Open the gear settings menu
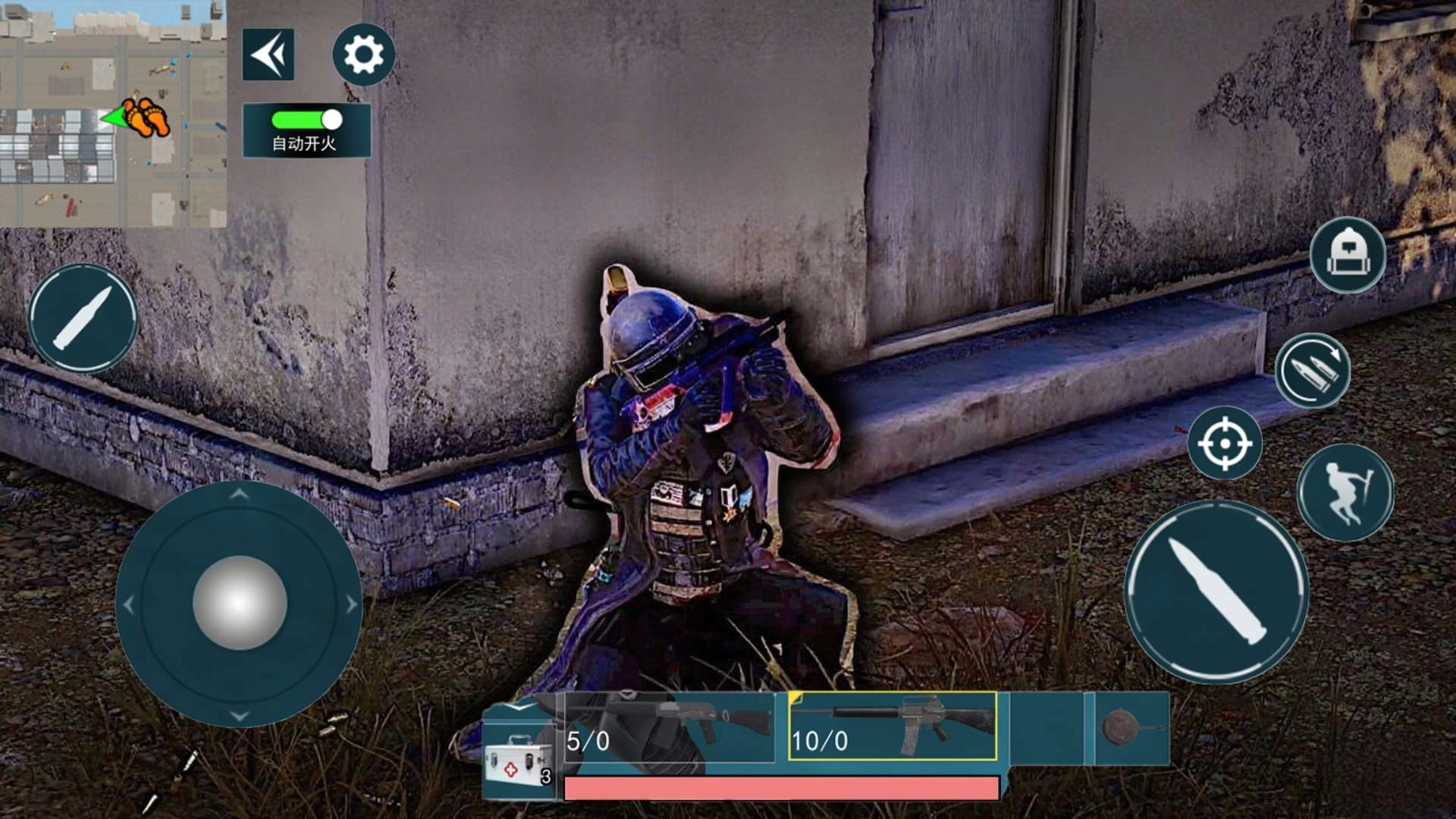 pos(363,55)
